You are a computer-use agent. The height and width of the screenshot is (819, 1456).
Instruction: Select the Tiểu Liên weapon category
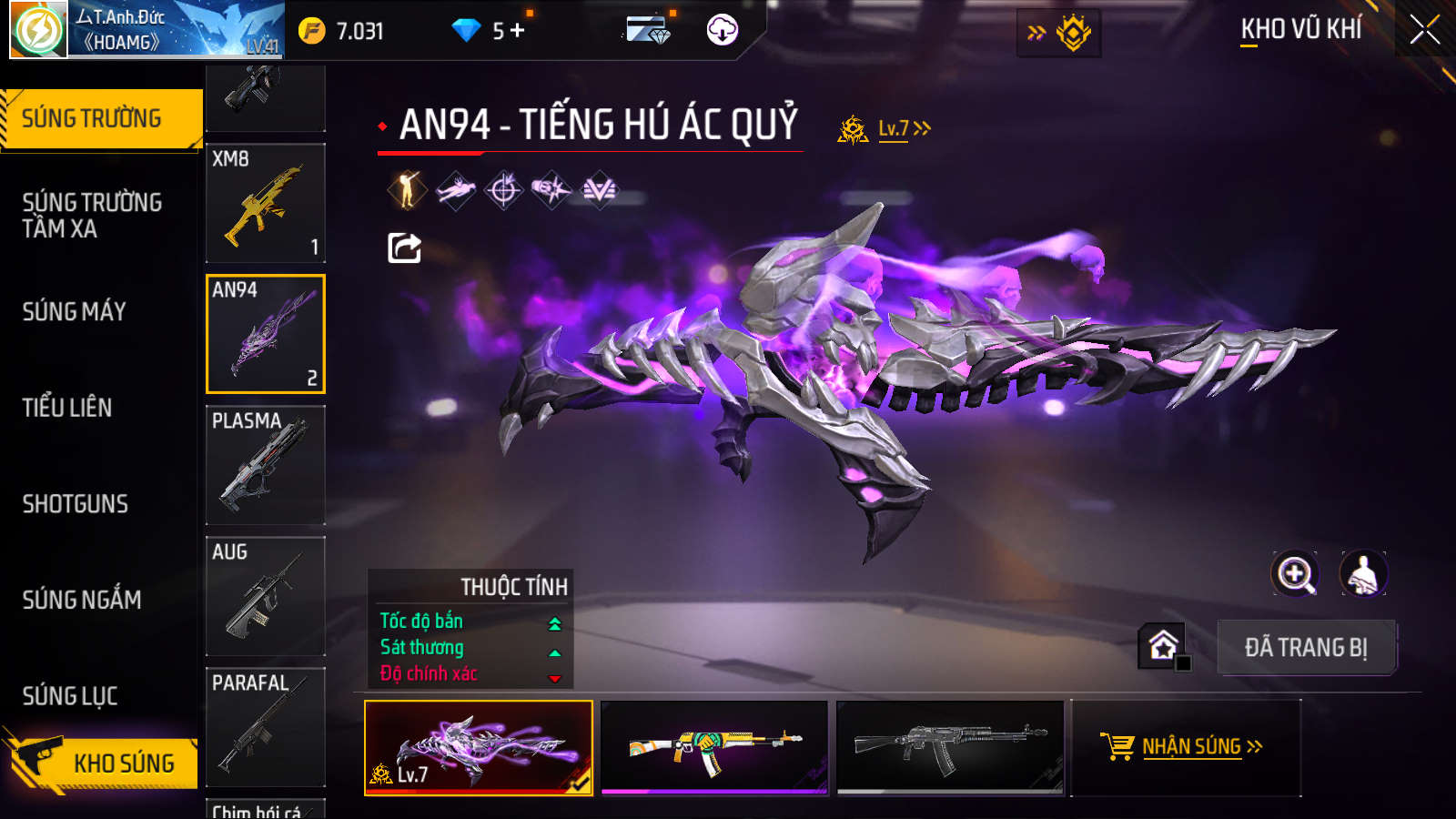[x=67, y=408]
